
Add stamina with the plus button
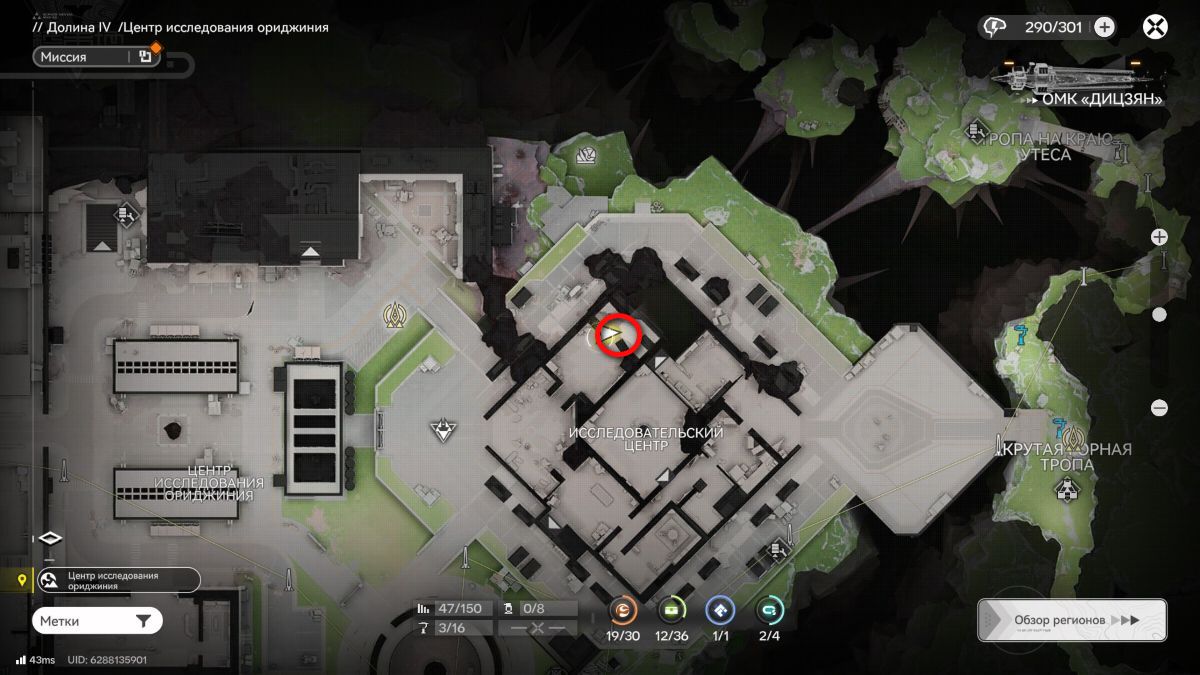coord(1104,27)
